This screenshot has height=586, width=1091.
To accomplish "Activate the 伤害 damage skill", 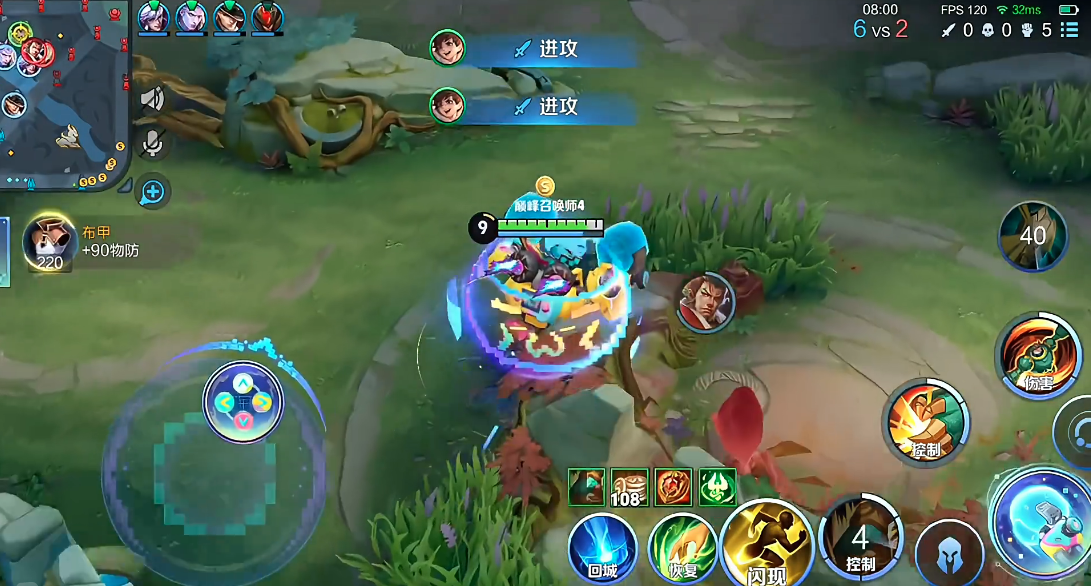I will click(x=1038, y=356).
